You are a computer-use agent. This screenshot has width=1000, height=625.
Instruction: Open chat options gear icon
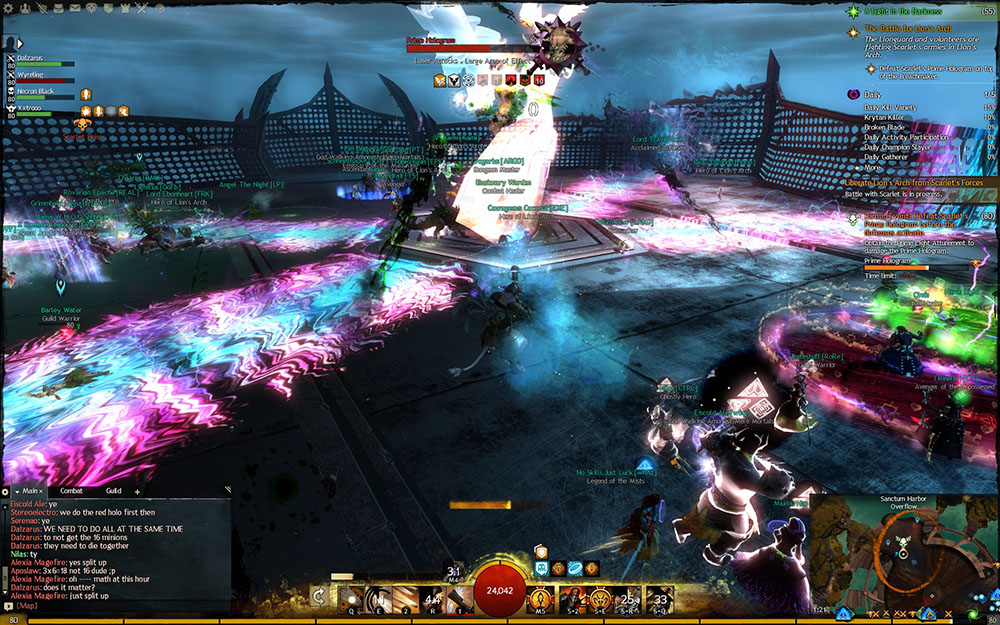(x=6, y=491)
